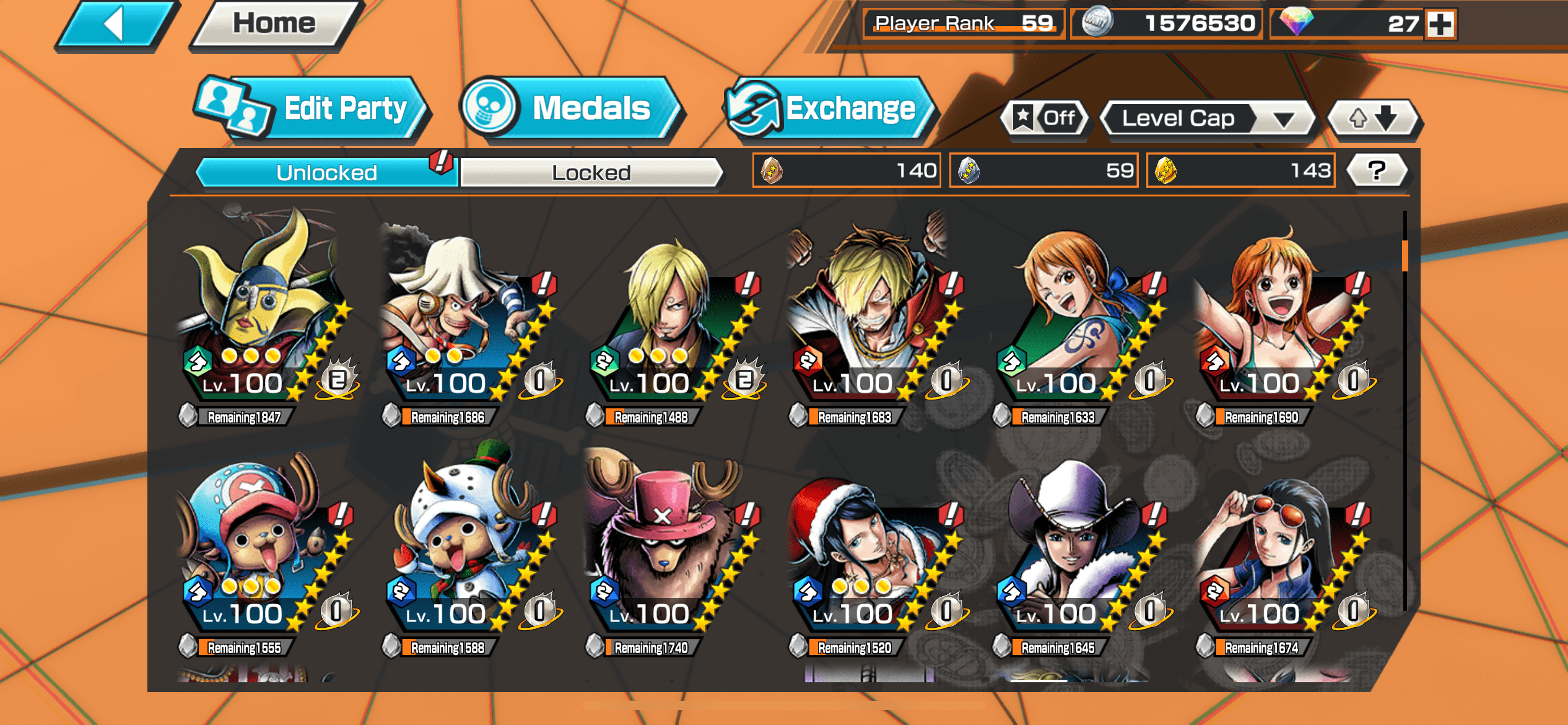Toggle the favorite star filter Off
This screenshot has width=1568, height=725.
pos(1045,118)
